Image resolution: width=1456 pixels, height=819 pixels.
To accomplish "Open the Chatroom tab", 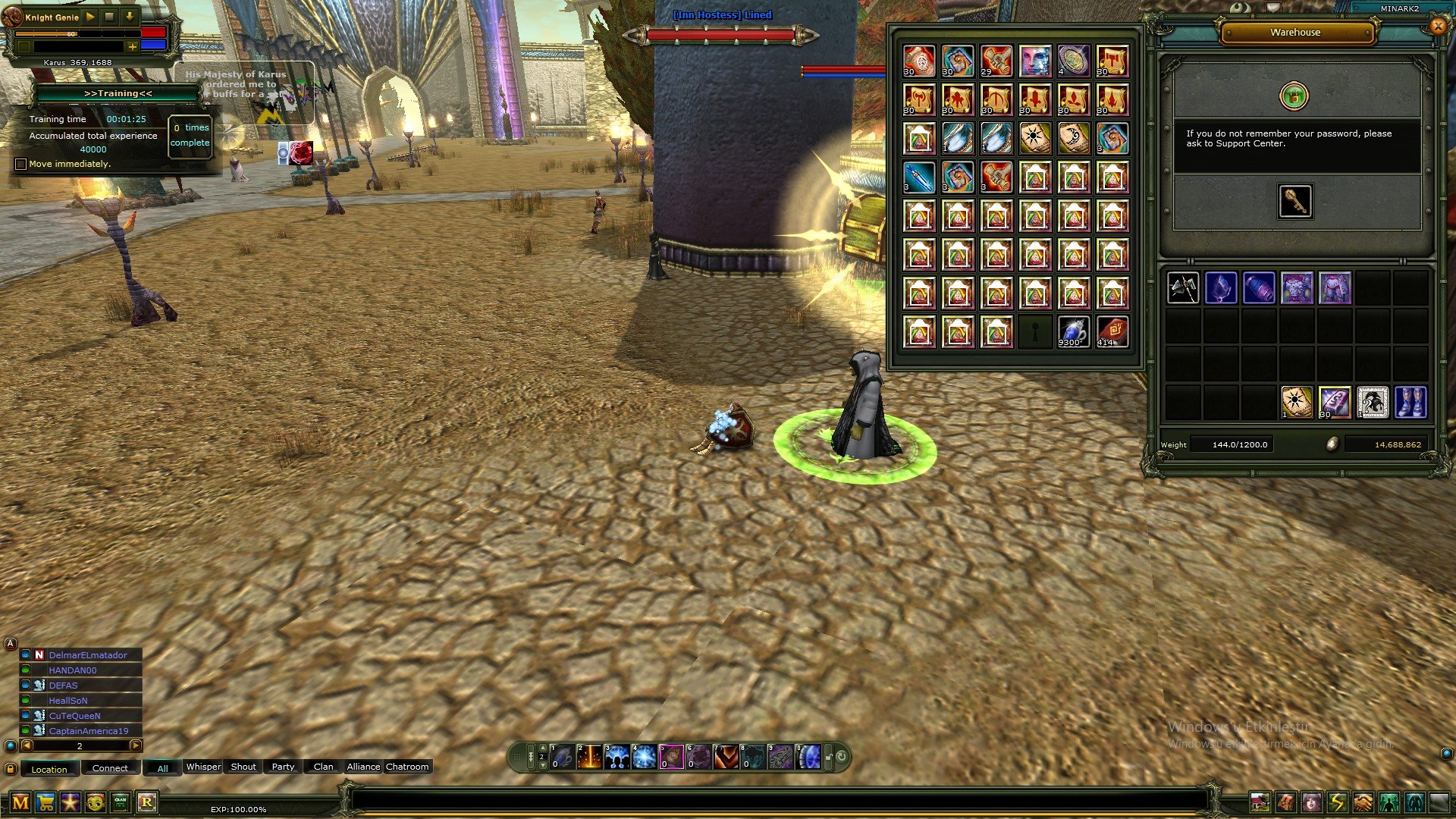I will pos(407,767).
